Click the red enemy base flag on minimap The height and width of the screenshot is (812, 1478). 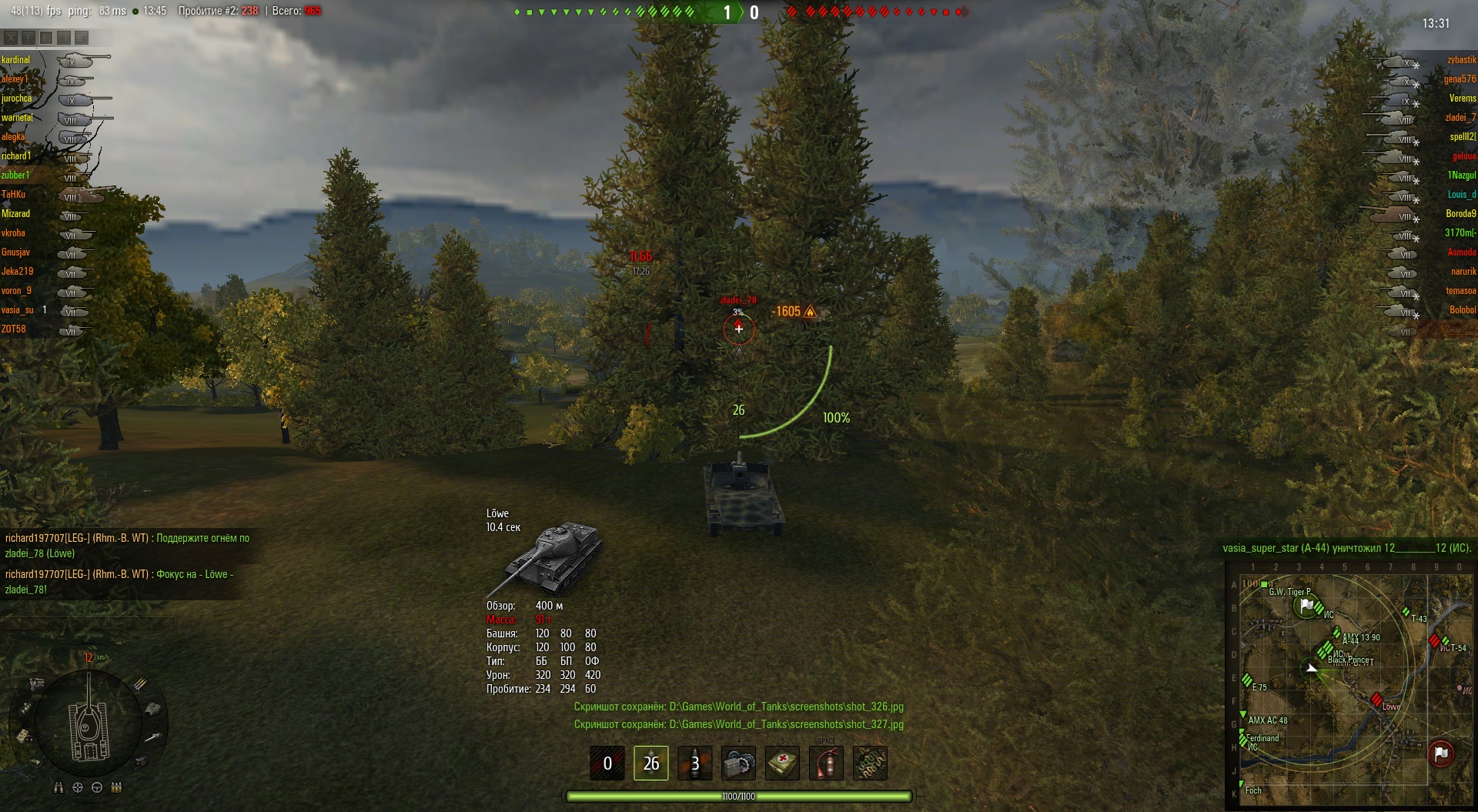(x=1440, y=754)
